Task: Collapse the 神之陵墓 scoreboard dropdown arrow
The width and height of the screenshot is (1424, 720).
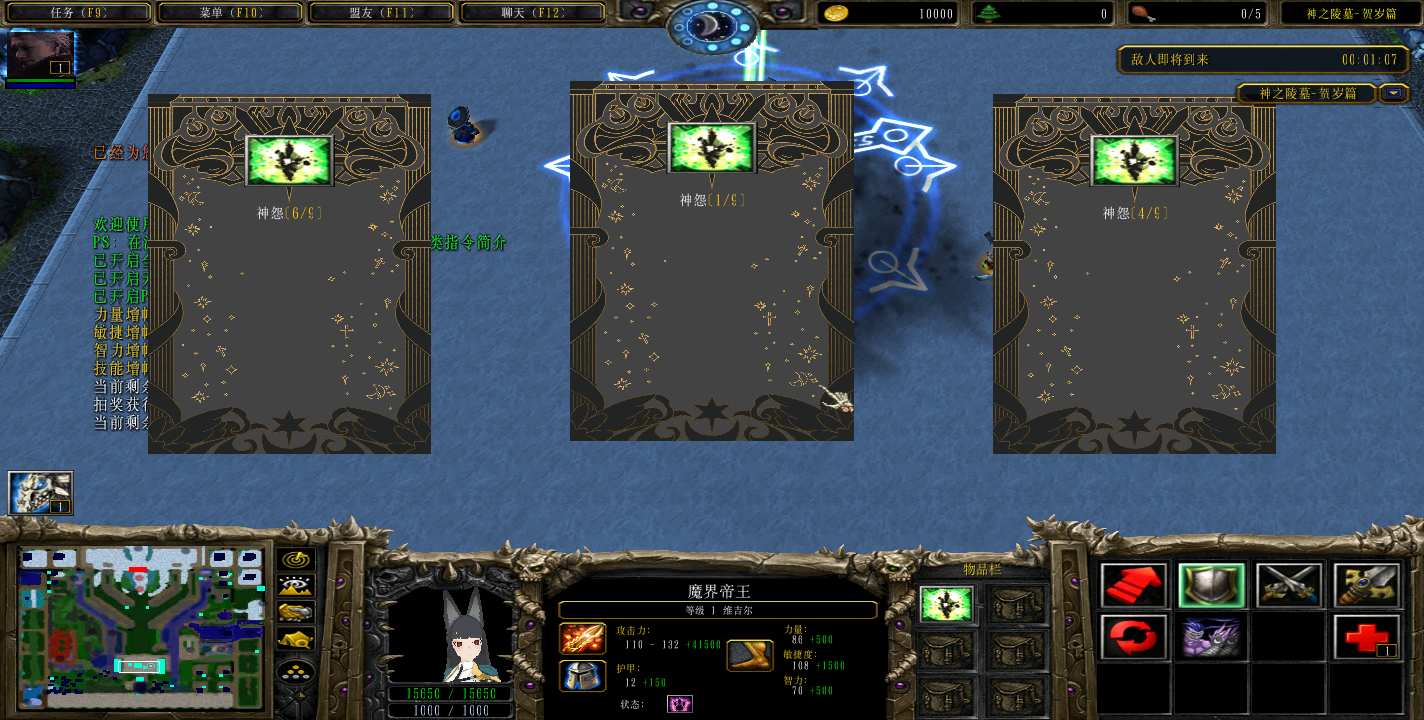Action: tap(1394, 93)
